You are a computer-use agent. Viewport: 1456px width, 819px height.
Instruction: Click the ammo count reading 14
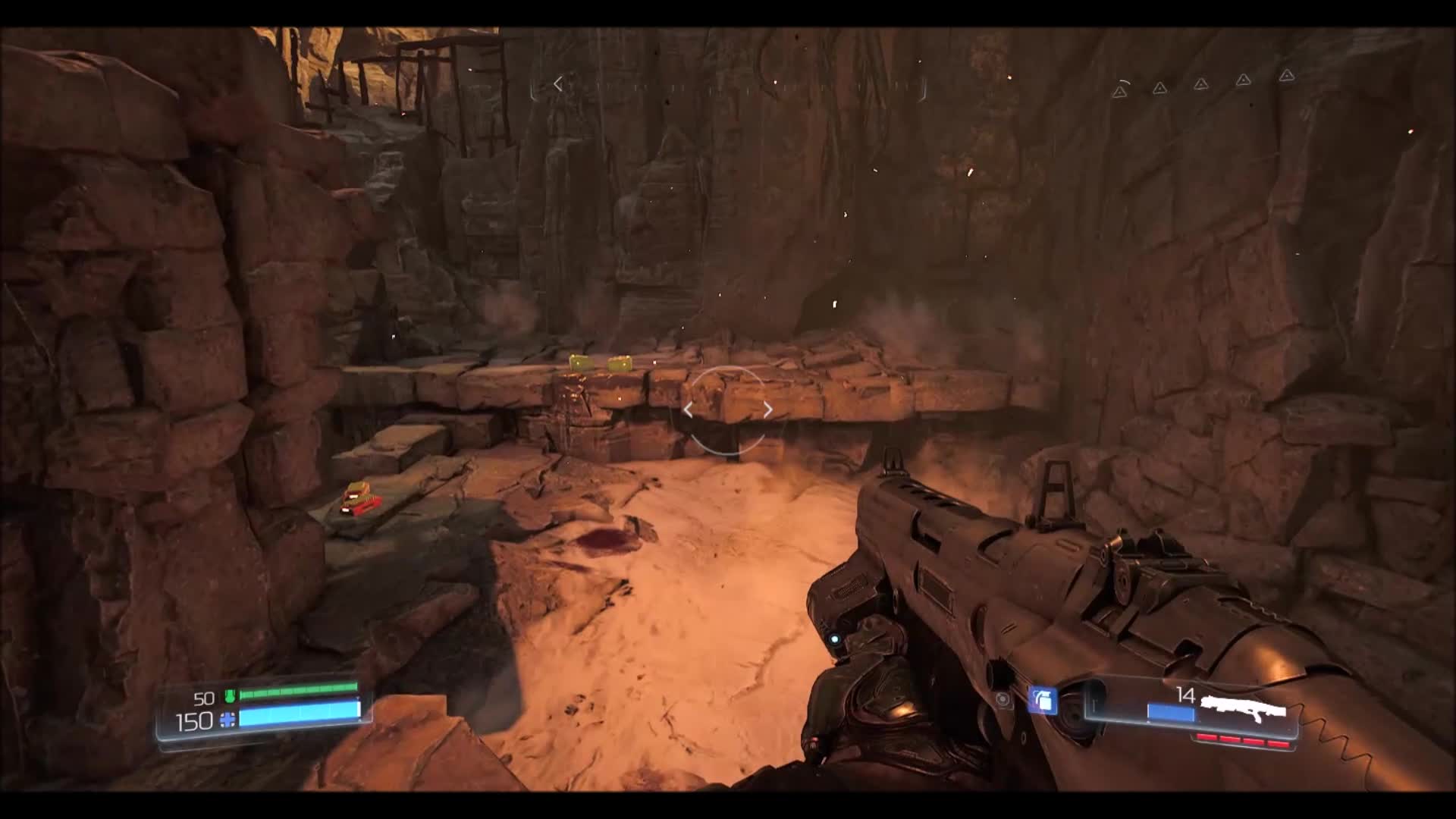[x=1185, y=694]
